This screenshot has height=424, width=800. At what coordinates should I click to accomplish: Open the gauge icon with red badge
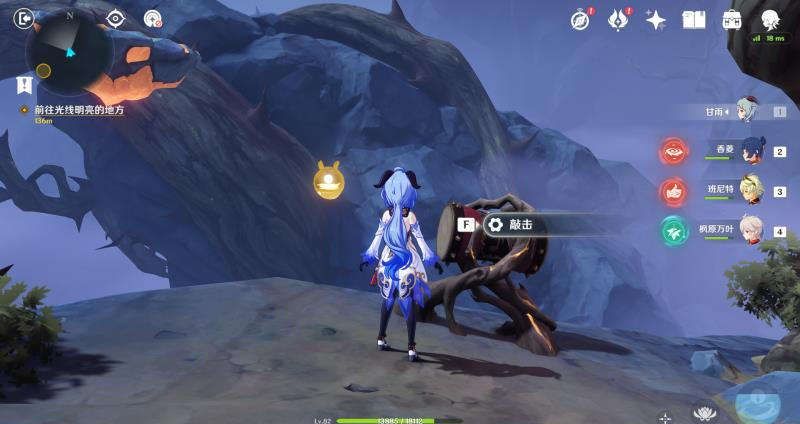coord(153,18)
